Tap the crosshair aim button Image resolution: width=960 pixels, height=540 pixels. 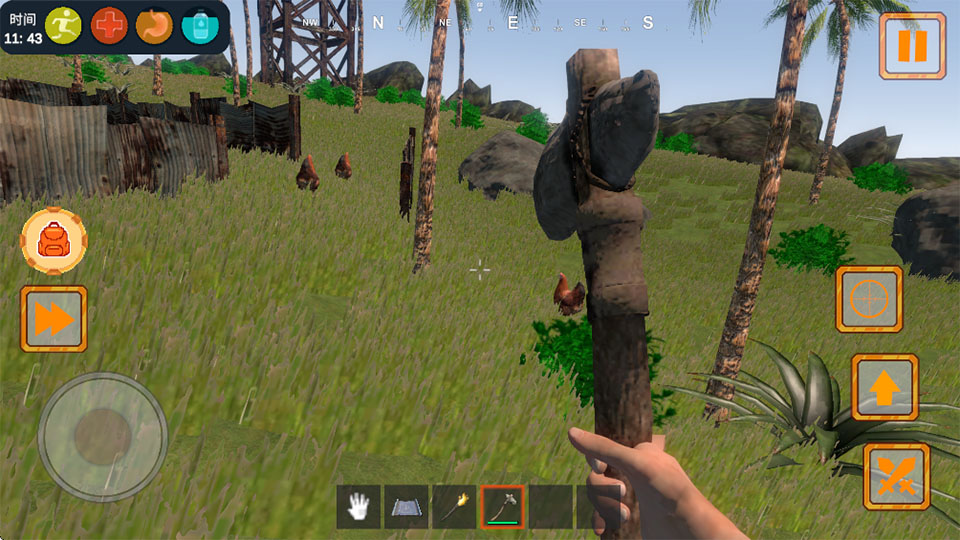pos(869,299)
